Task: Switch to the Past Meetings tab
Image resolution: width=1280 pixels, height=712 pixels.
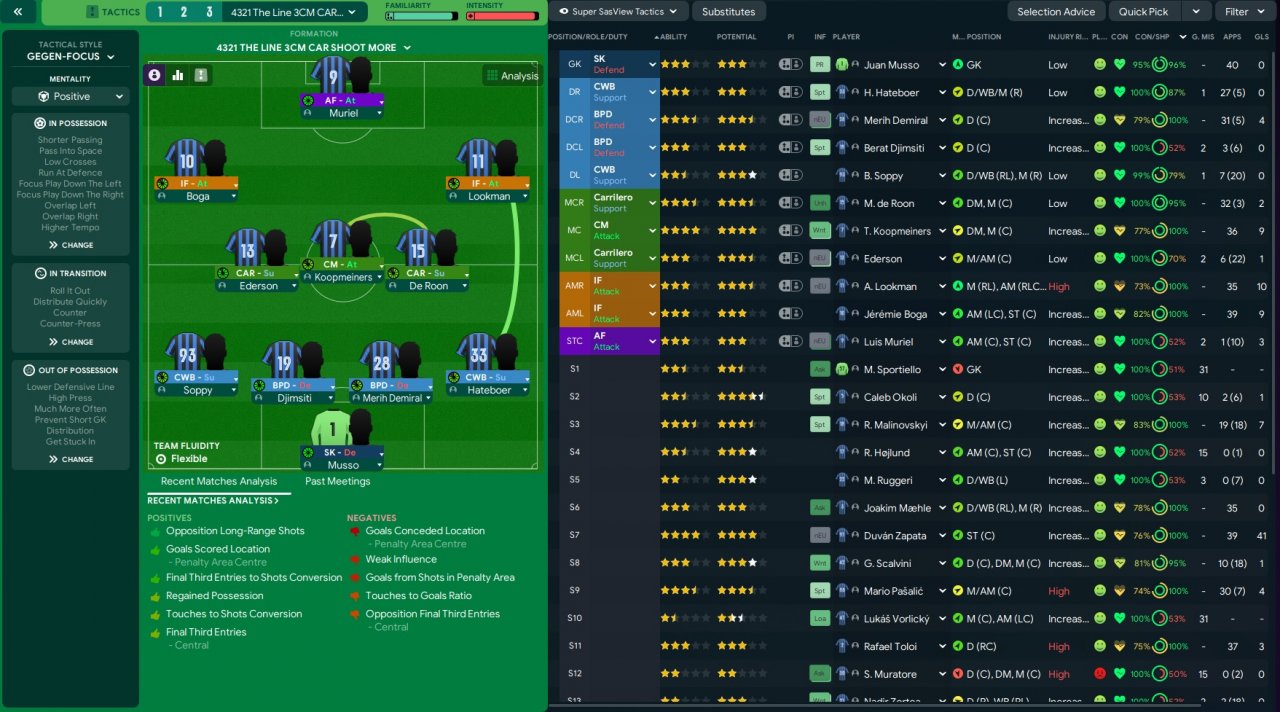Action: point(337,481)
